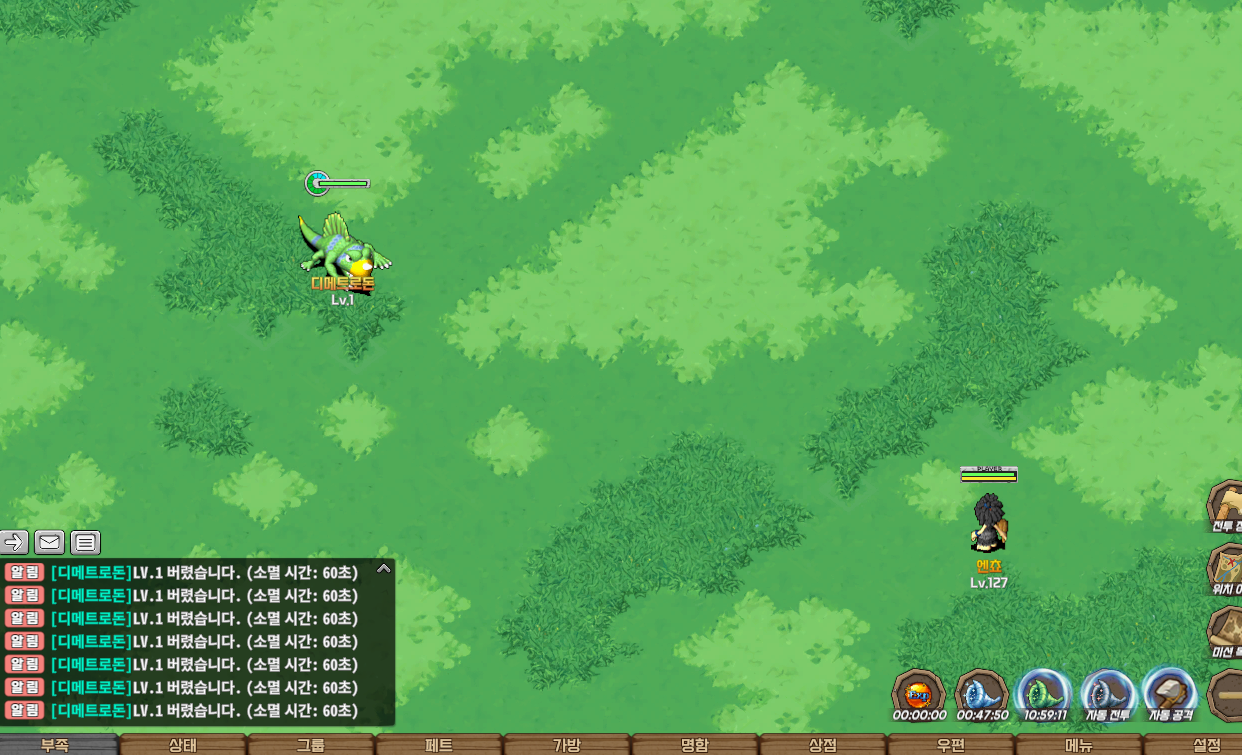The height and width of the screenshot is (755, 1242).
Task: Open the 상태 status tab
Action: coord(183,745)
